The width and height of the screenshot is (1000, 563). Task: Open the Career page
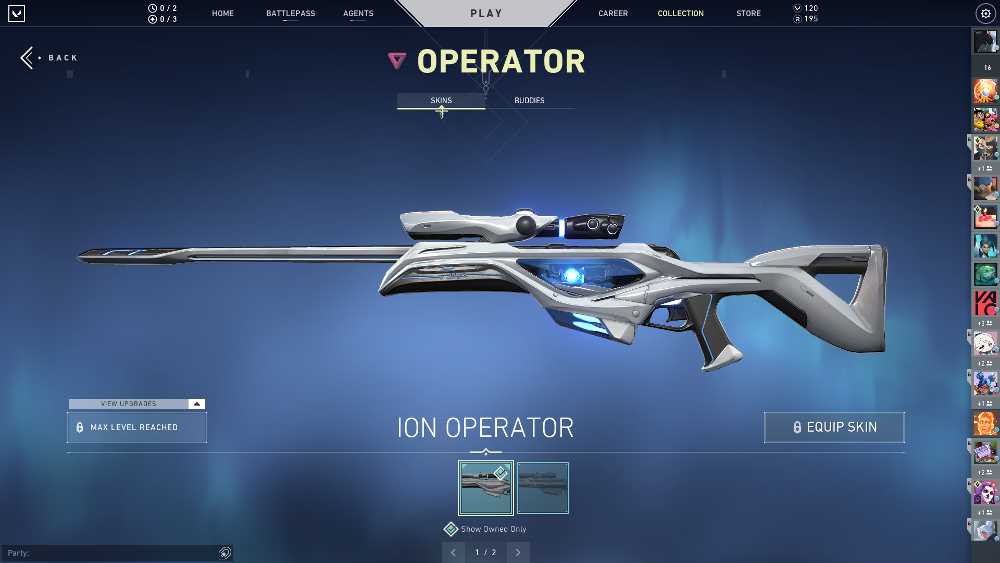(x=613, y=14)
